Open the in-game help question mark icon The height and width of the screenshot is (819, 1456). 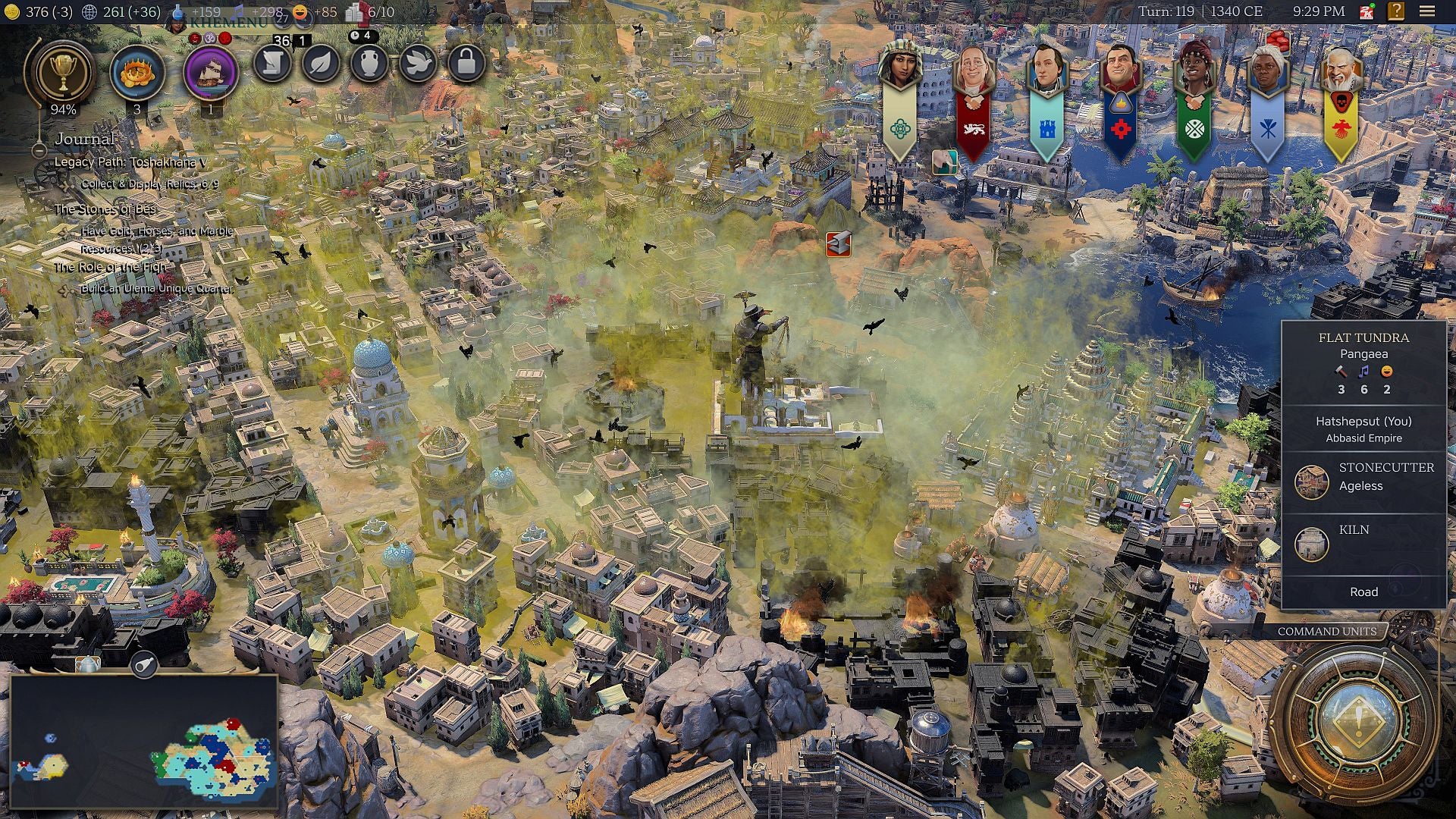1396,11
